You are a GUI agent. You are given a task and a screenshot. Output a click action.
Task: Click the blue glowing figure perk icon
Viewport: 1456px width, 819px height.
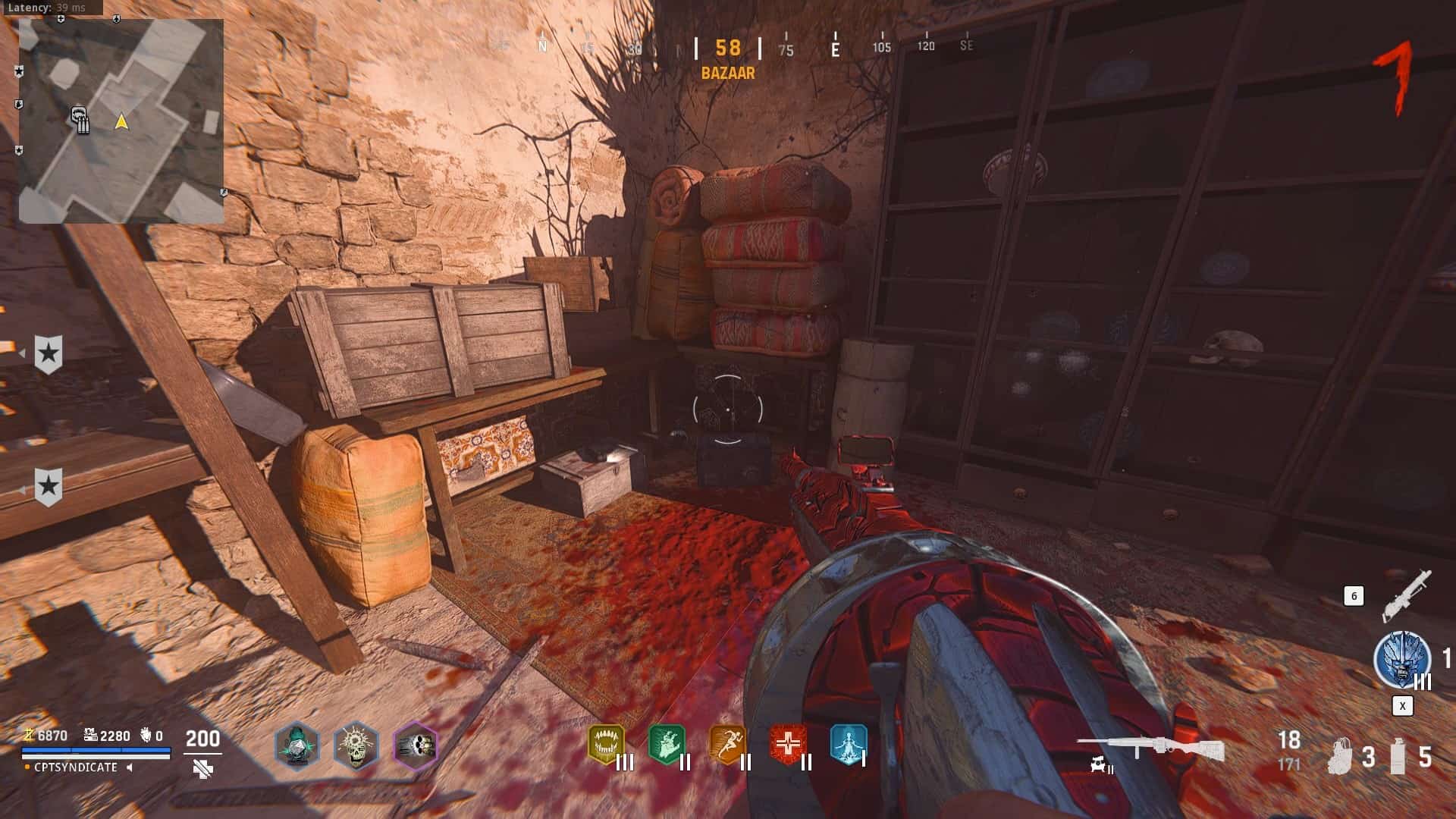(847, 743)
